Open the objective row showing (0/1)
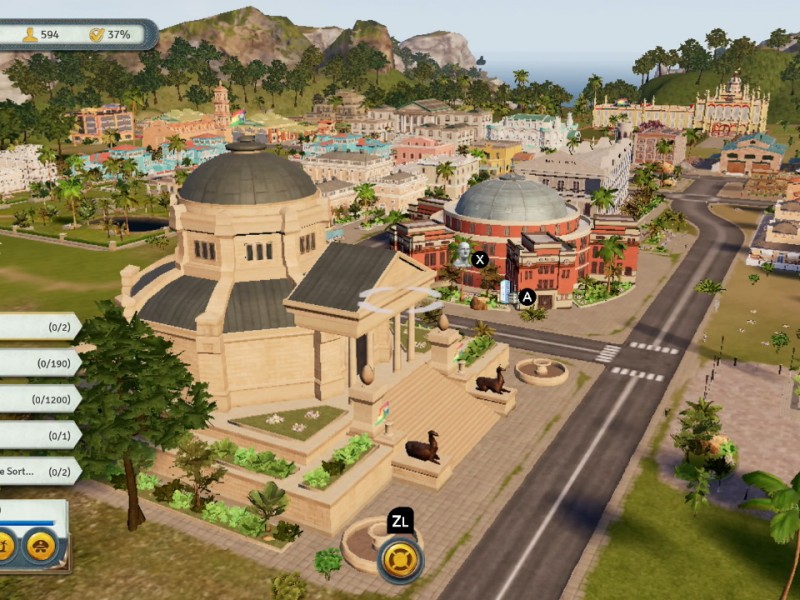This screenshot has height=600, width=800. [38, 435]
